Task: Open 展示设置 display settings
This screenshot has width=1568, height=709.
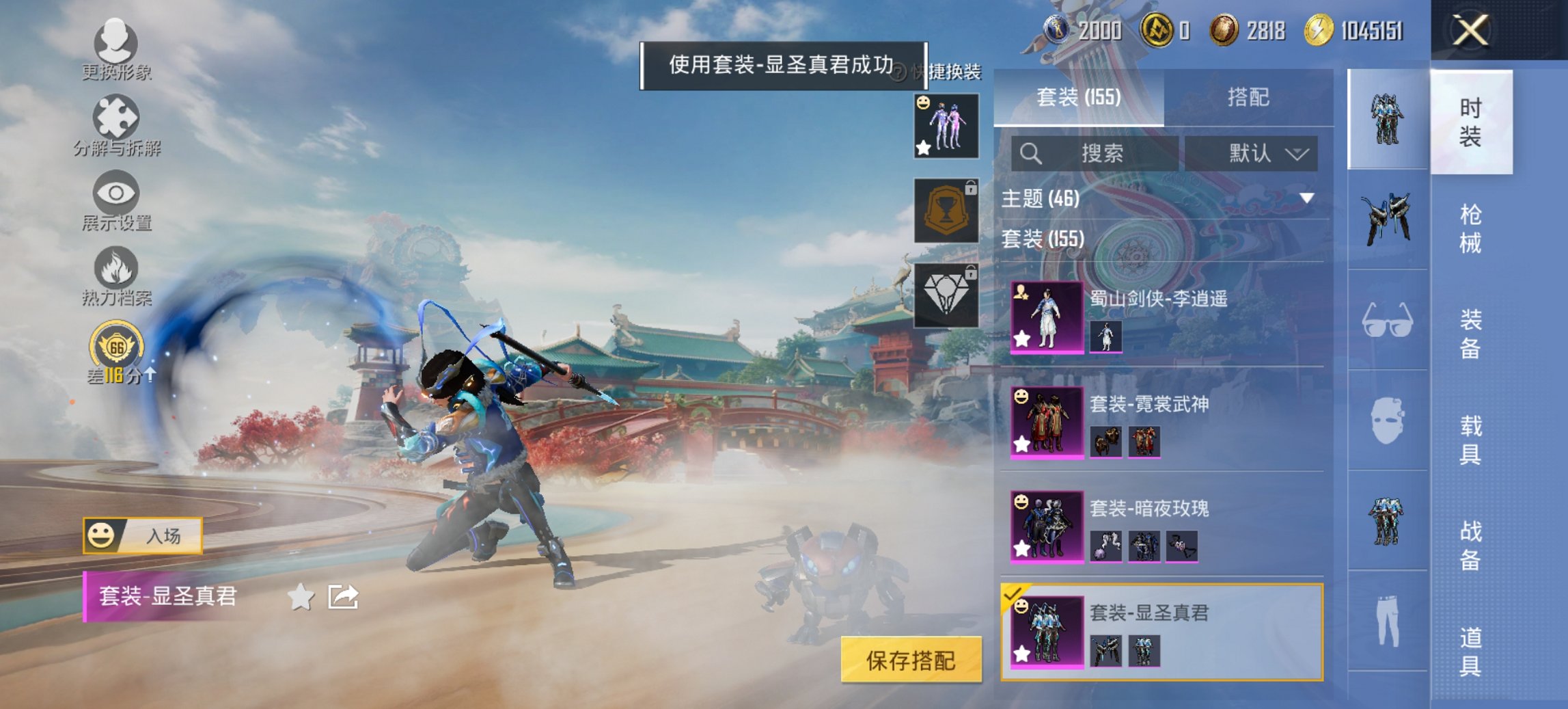Action: [x=116, y=202]
